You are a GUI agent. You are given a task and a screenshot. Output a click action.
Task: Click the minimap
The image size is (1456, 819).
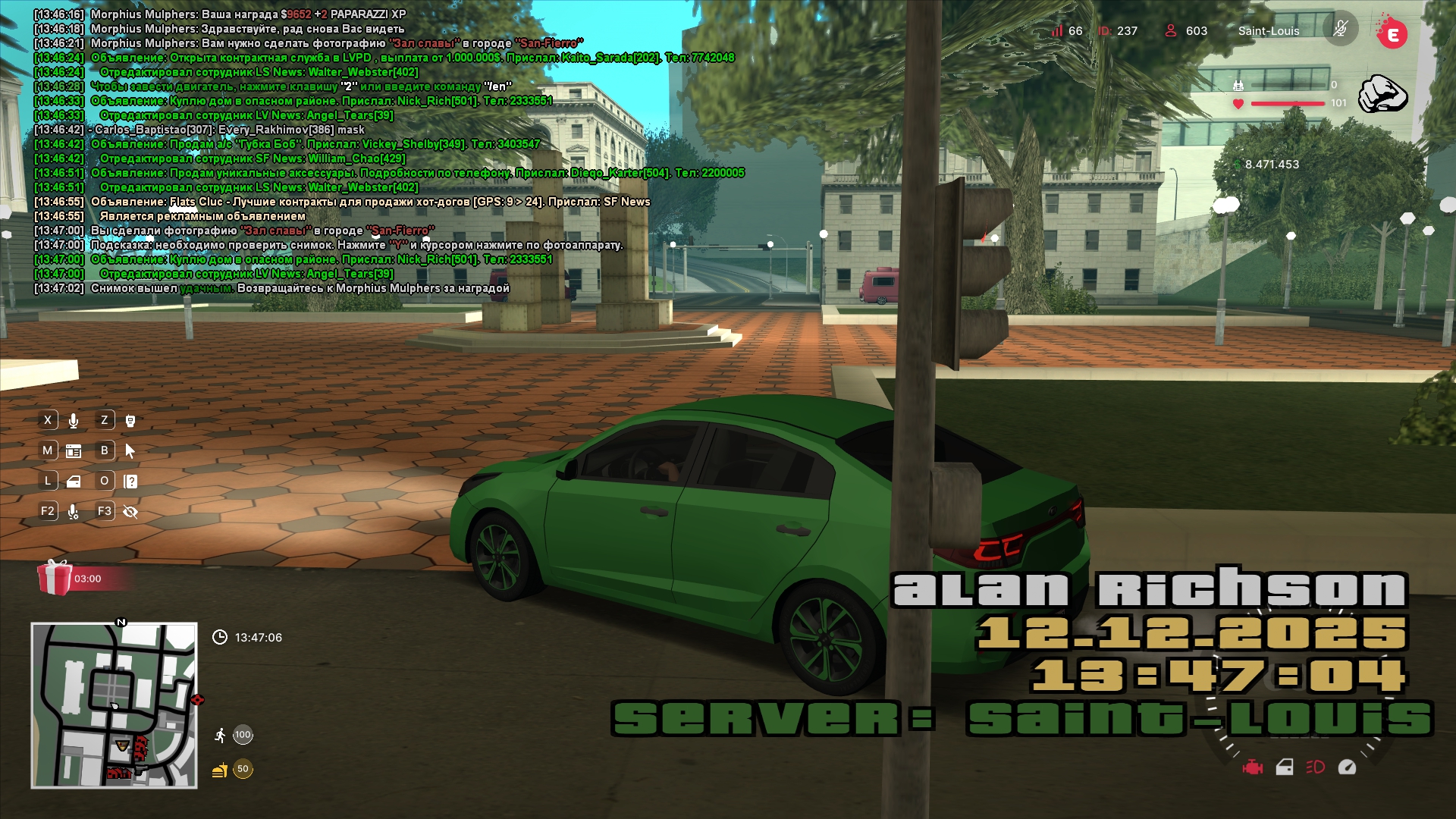[x=114, y=705]
